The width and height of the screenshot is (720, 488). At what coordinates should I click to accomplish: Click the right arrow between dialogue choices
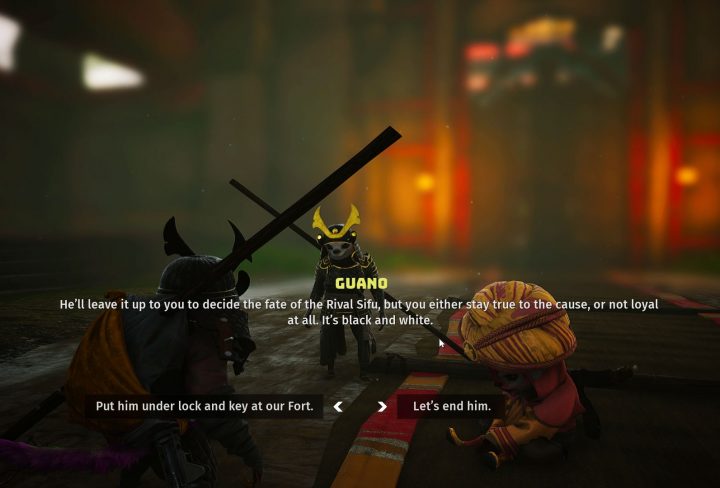382,407
